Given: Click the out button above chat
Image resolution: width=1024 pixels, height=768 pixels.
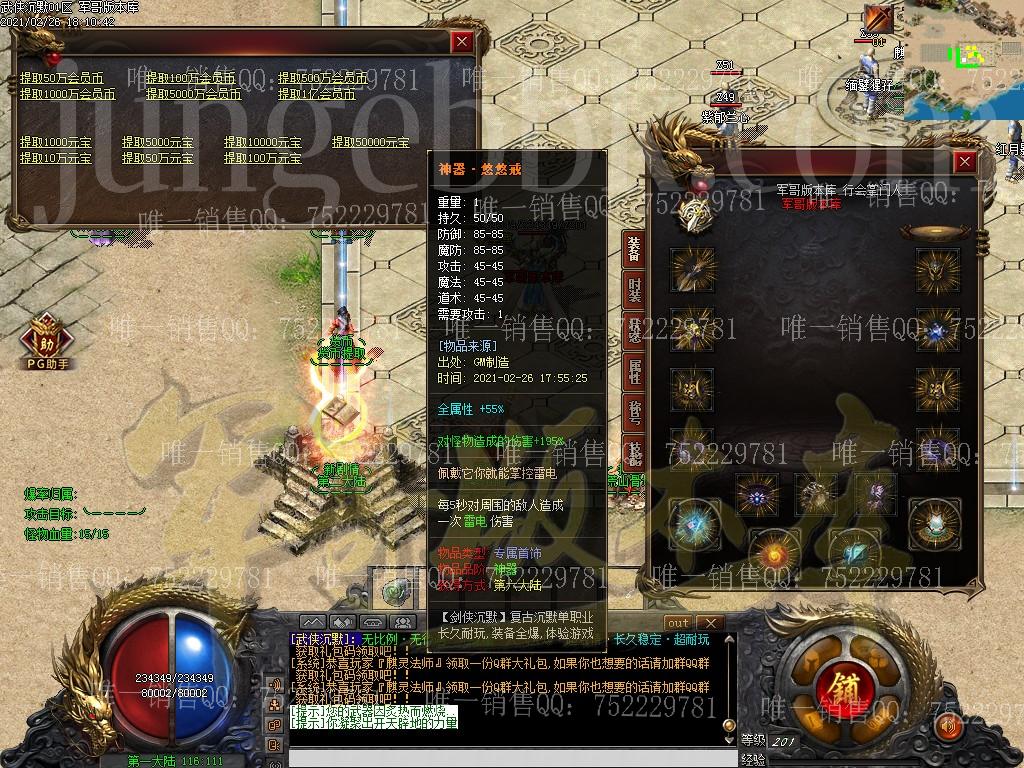Looking at the screenshot, I should pyautogui.click(x=677, y=623).
